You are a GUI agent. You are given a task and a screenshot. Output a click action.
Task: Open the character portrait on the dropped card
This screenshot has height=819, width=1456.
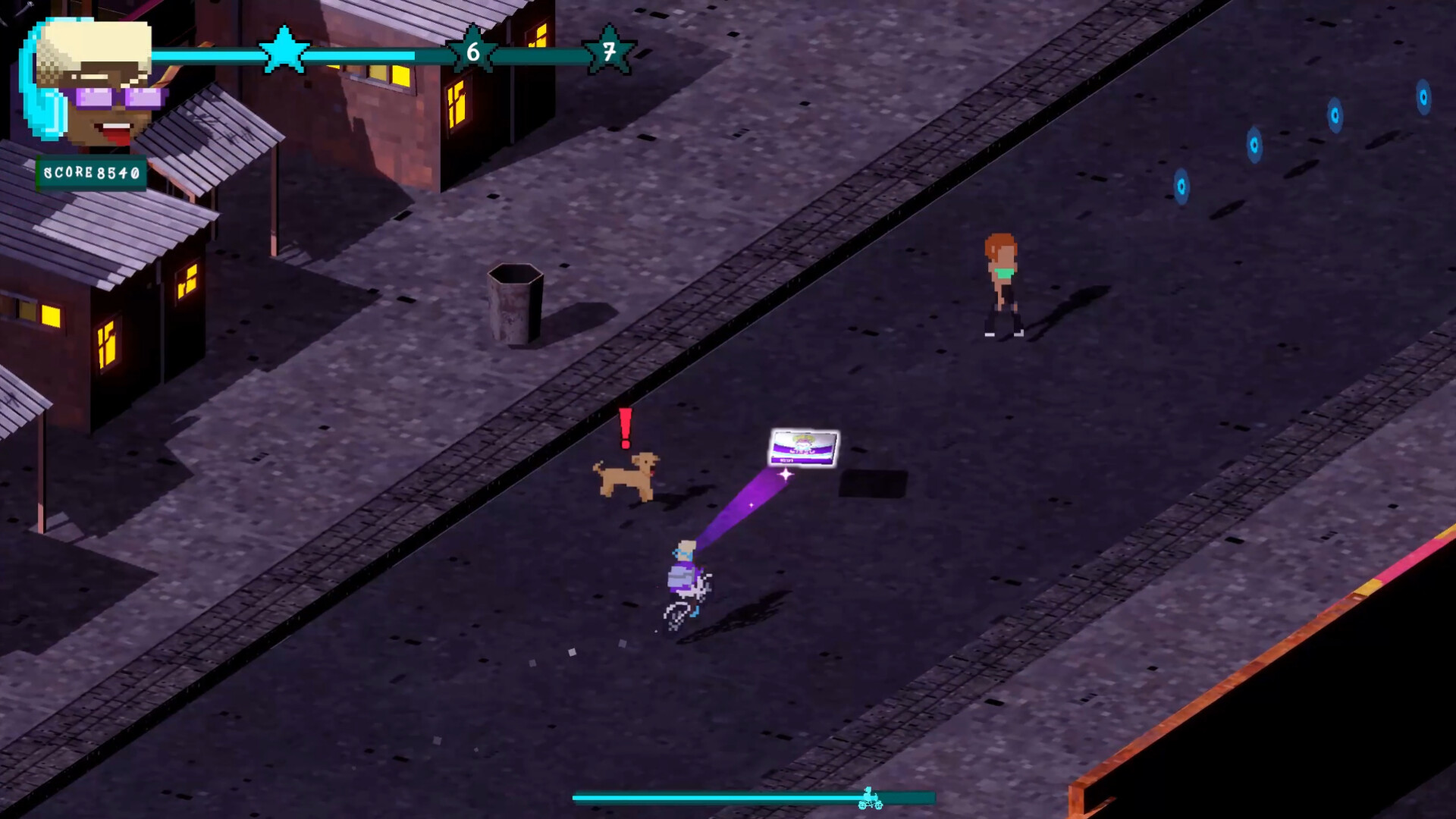(x=802, y=440)
